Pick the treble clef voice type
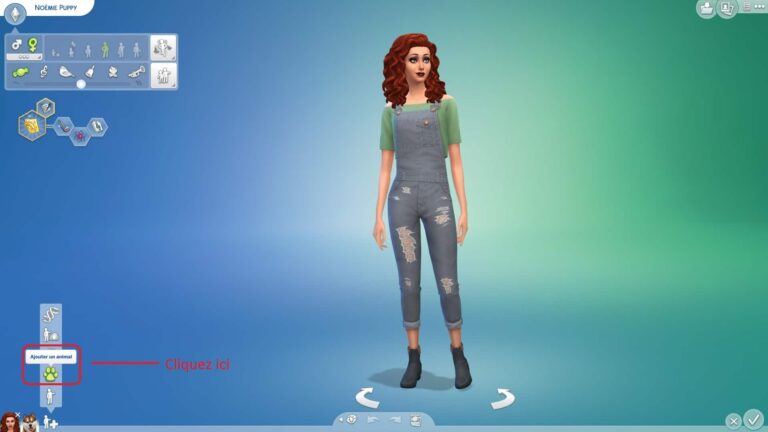Image resolution: width=768 pixels, height=432 pixels. pyautogui.click(x=43, y=71)
